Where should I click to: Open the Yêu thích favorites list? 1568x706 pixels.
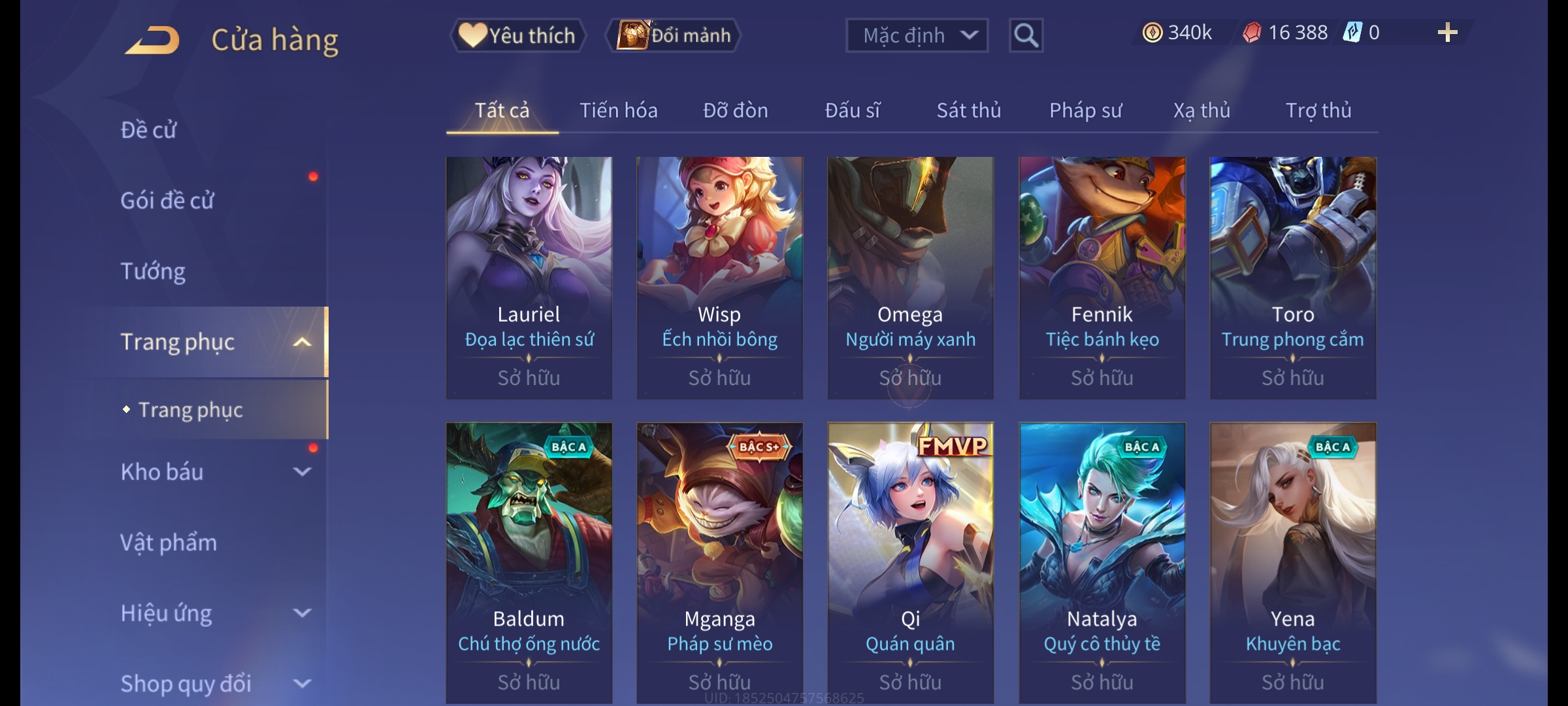tap(517, 35)
